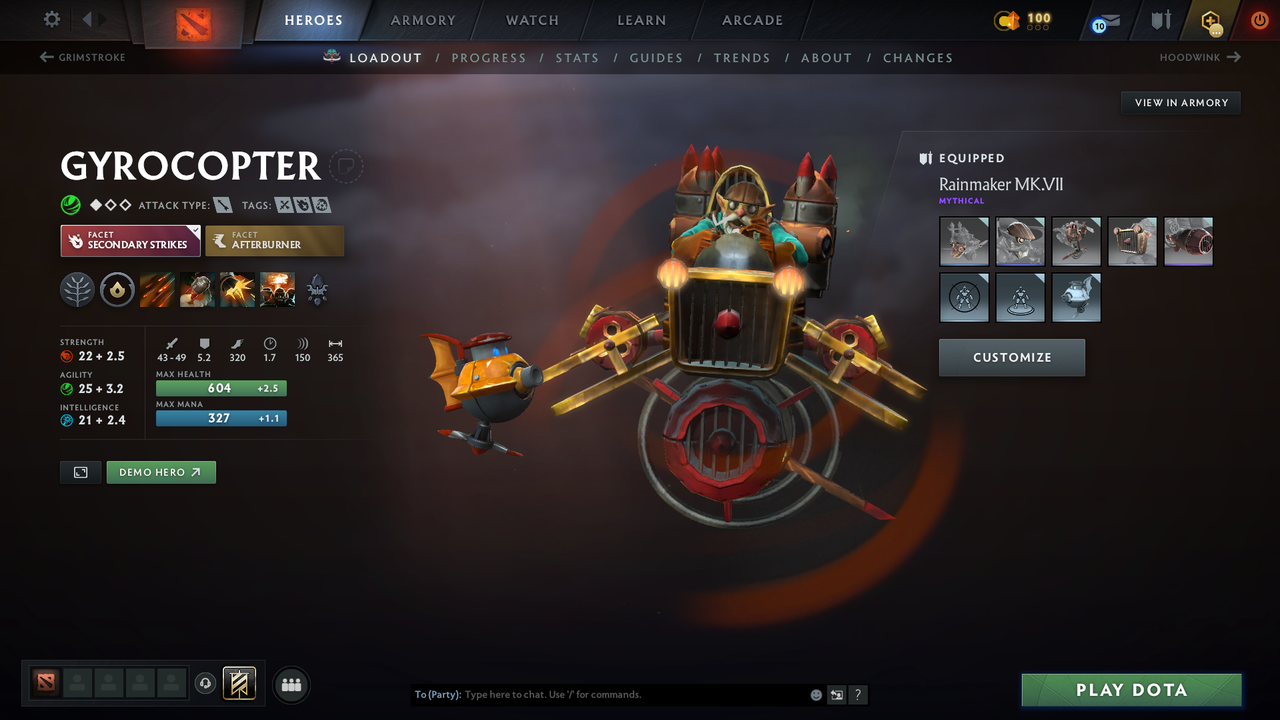The width and height of the screenshot is (1280, 720).
Task: Click the mail notifications icon showing 10
Action: click(1104, 20)
